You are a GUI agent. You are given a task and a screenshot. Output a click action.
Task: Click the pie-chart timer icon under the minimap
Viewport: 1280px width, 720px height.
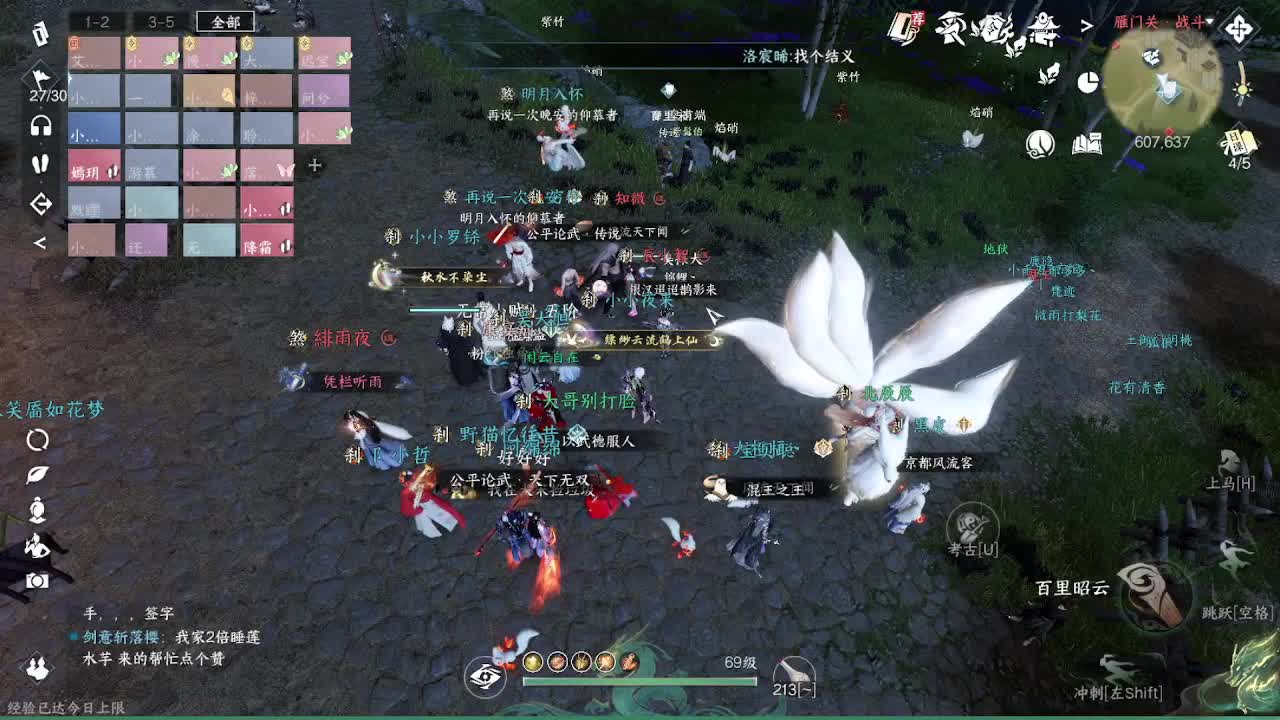click(1088, 83)
